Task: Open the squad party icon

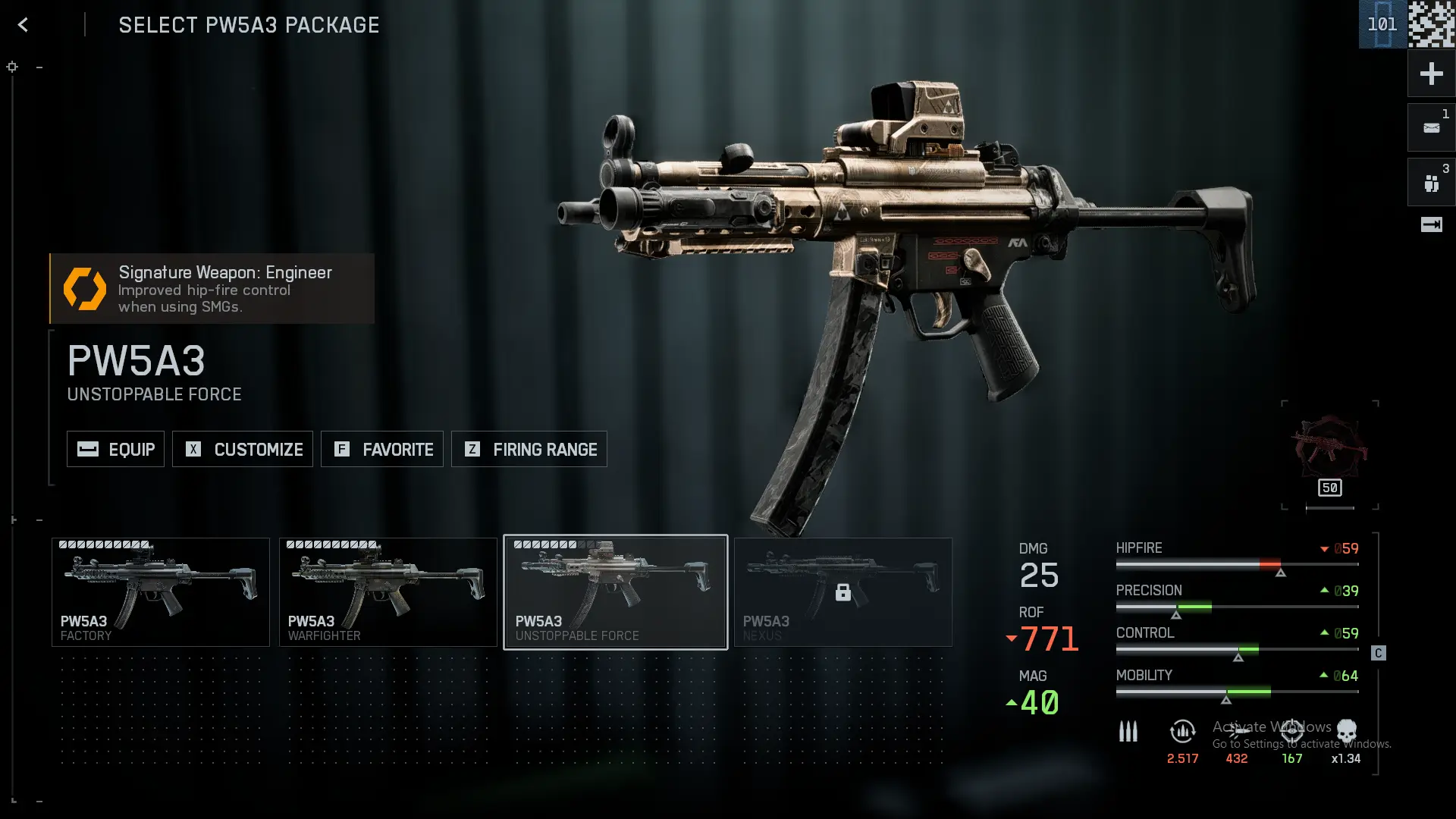Action: pos(1431,183)
